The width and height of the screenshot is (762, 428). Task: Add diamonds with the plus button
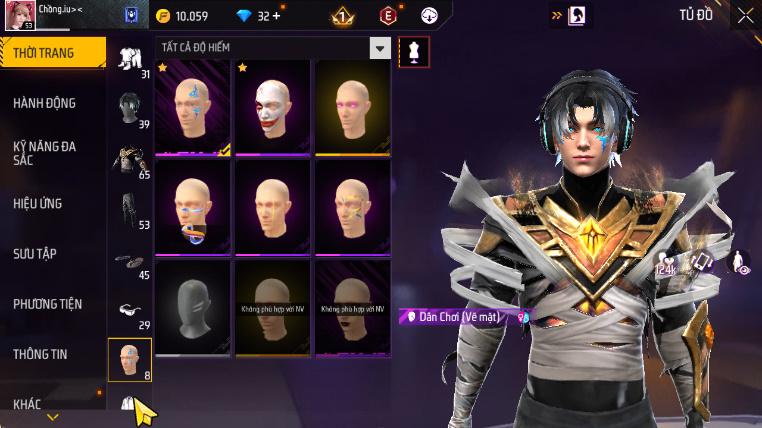click(x=276, y=16)
